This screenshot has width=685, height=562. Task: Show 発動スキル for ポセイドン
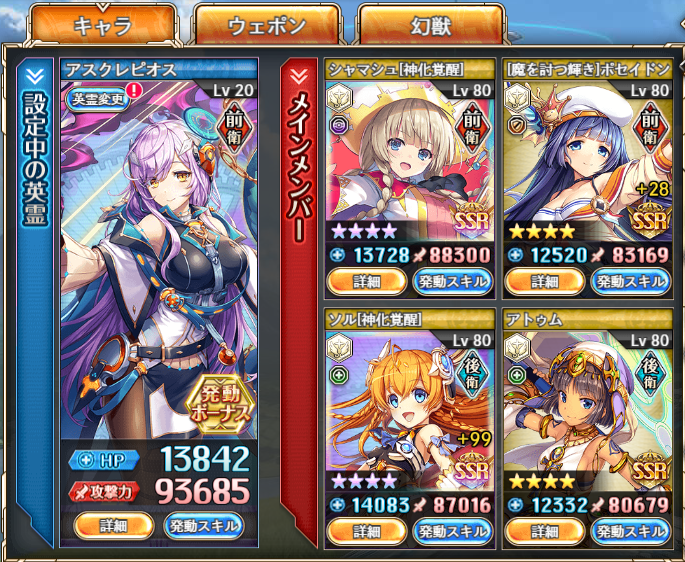point(629,281)
